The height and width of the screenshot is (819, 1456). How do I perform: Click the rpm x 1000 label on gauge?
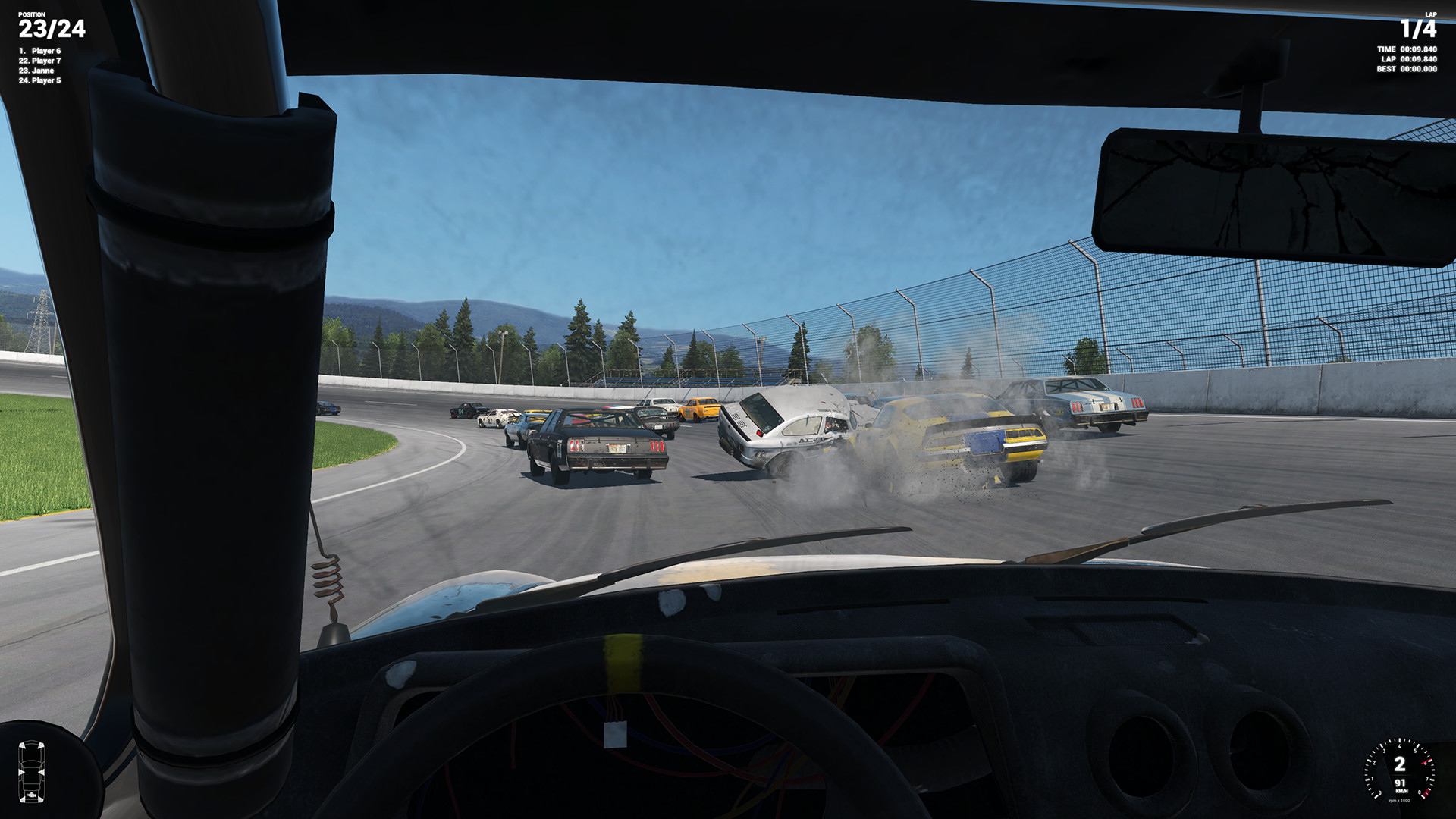point(1399,800)
